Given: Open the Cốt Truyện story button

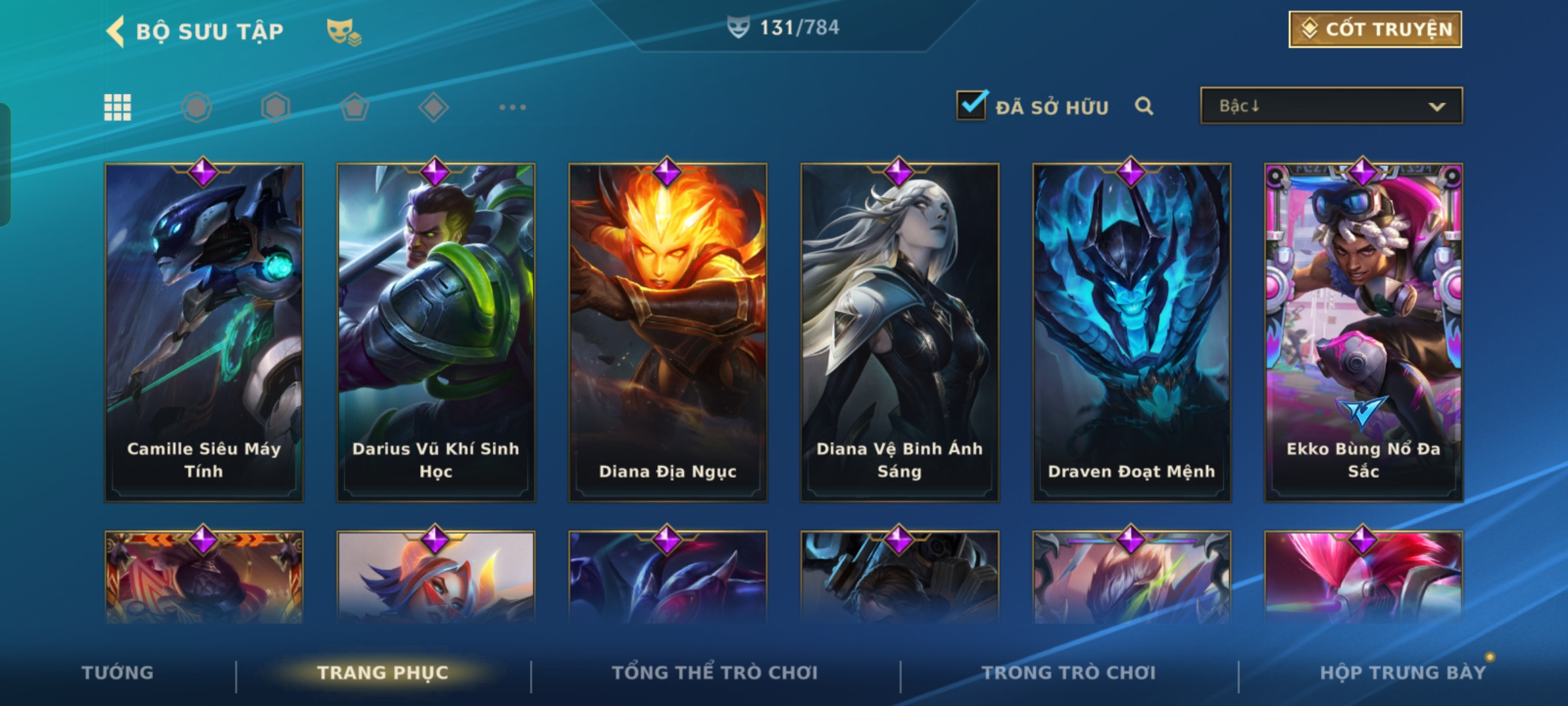Looking at the screenshot, I should 1375,29.
